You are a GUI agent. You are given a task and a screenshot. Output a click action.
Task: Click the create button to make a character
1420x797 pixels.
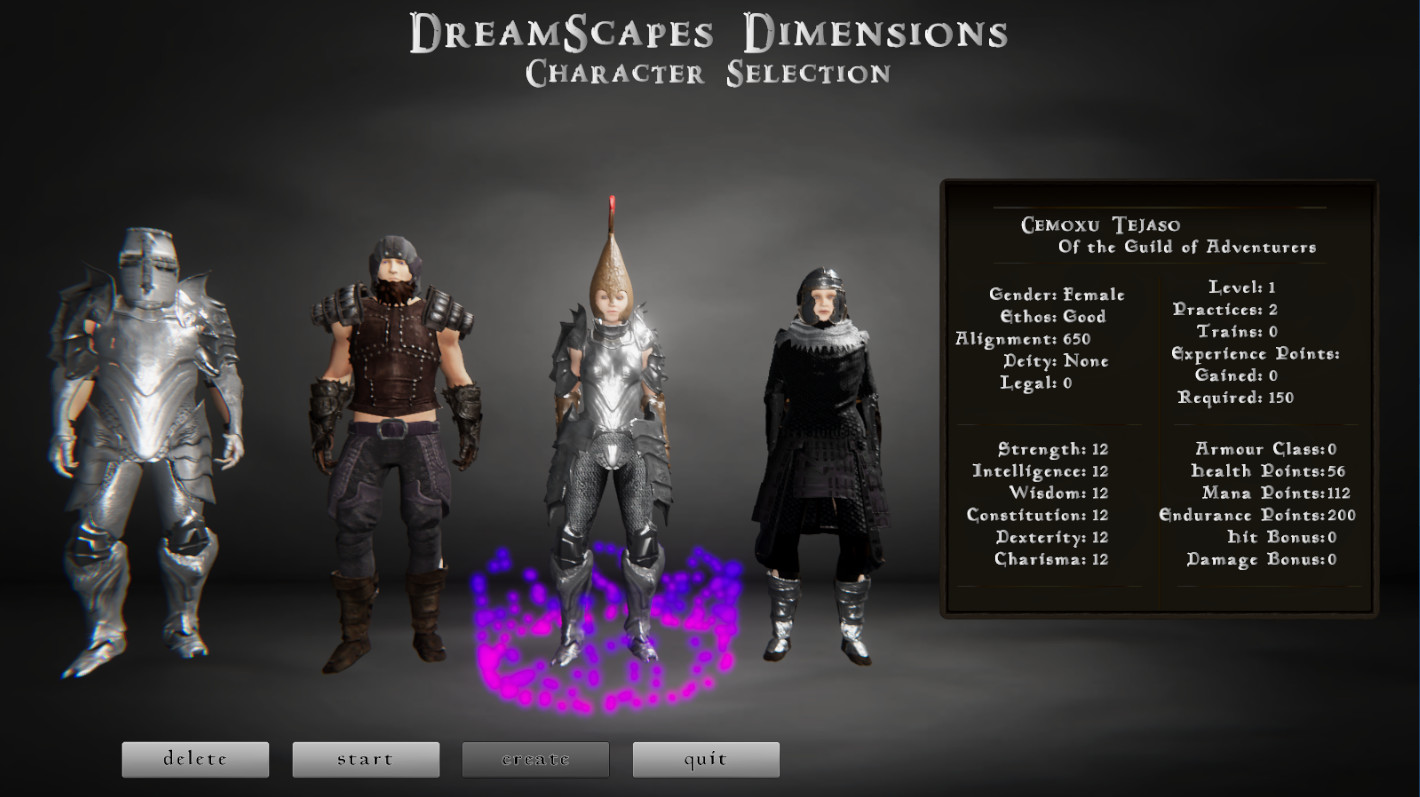[x=535, y=759]
